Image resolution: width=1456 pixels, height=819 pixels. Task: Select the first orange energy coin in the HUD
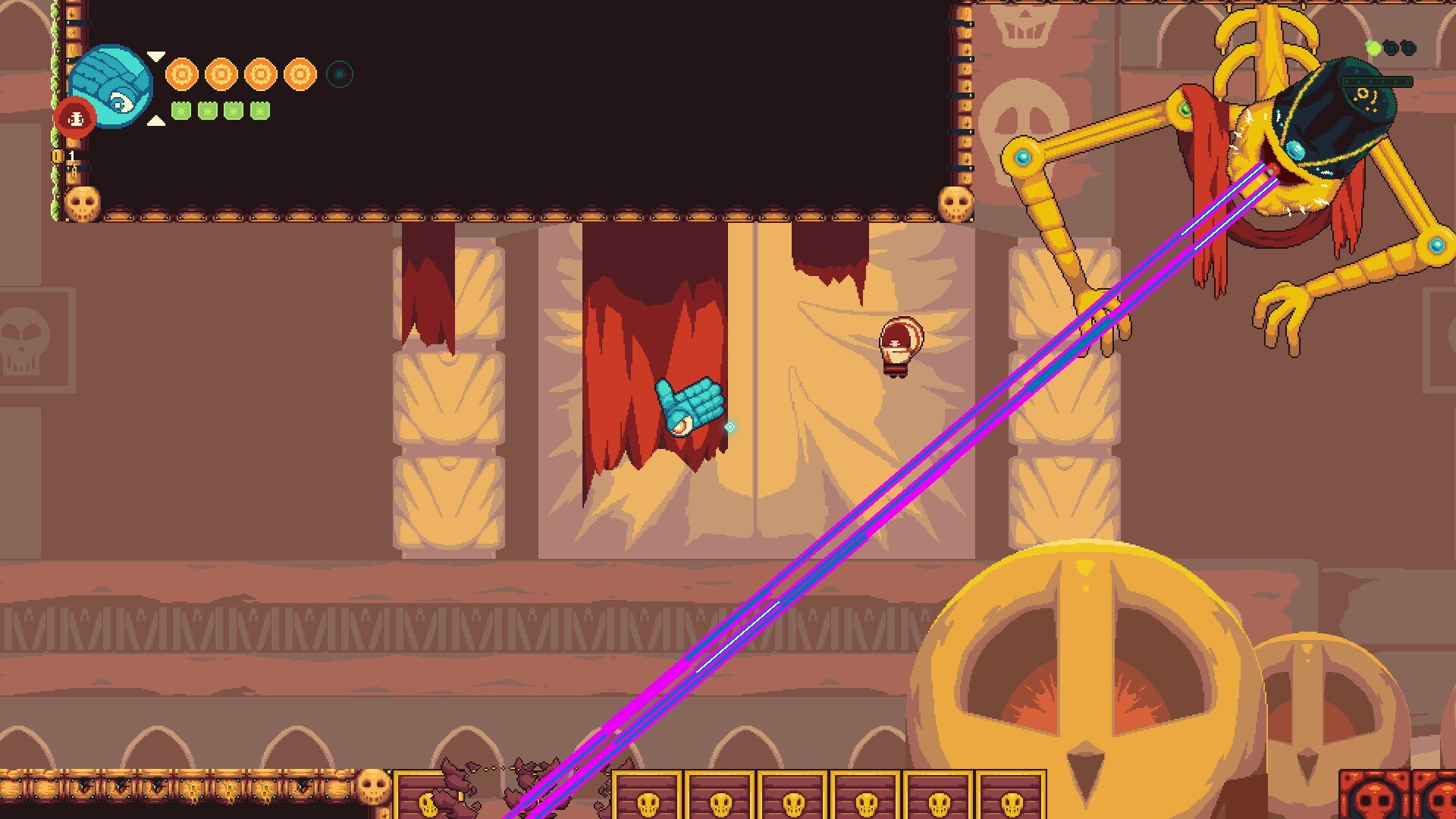pos(182,74)
